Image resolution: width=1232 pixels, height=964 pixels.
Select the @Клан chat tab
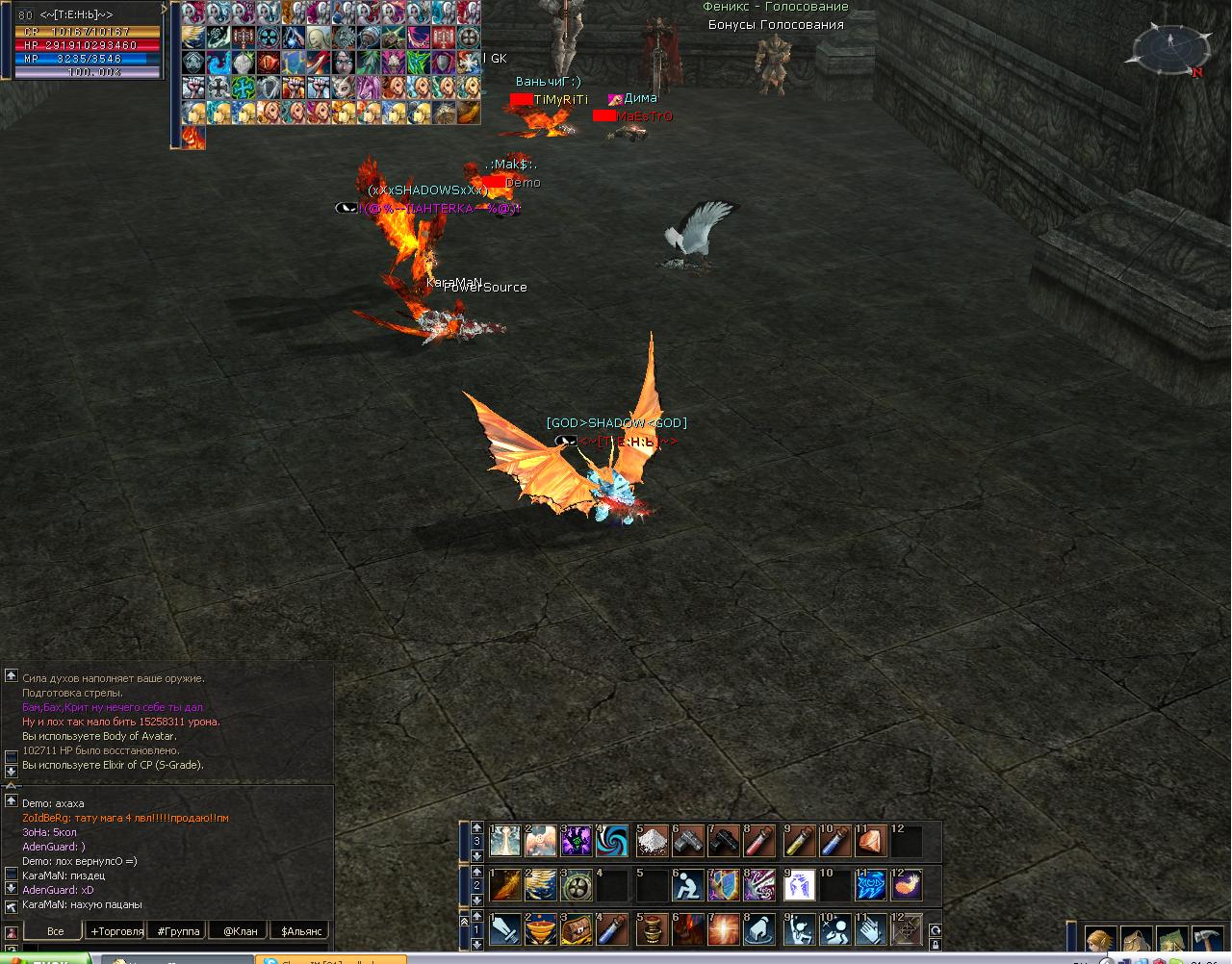[240, 931]
